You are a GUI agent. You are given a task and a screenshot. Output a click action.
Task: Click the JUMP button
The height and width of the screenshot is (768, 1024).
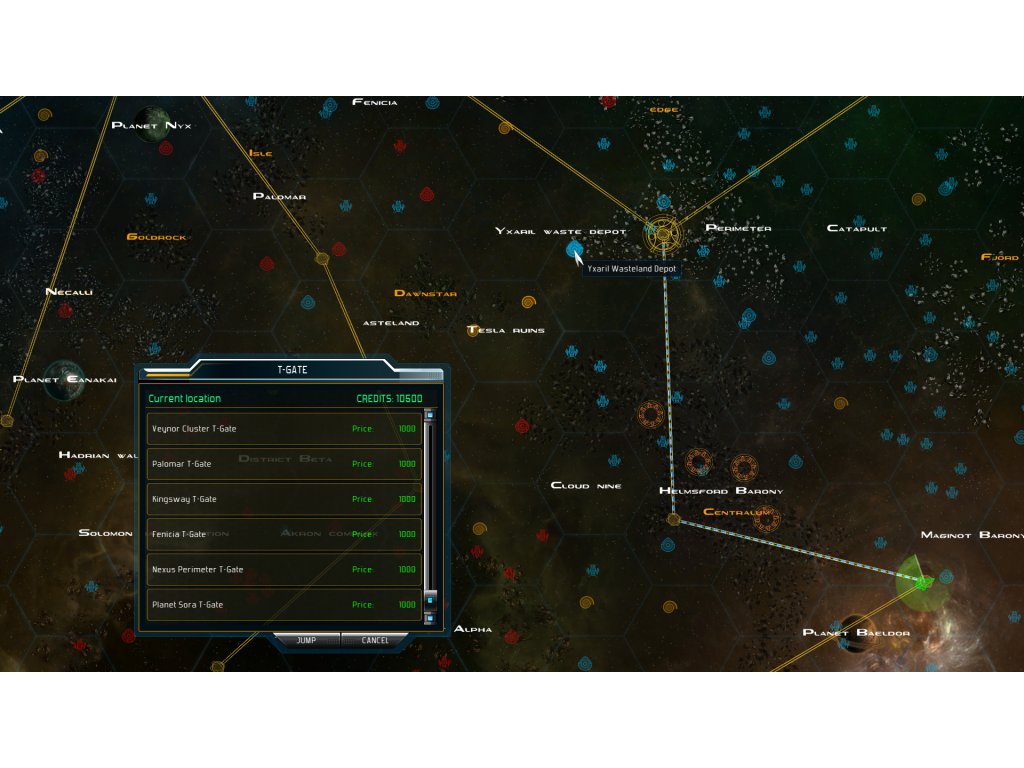pos(306,640)
